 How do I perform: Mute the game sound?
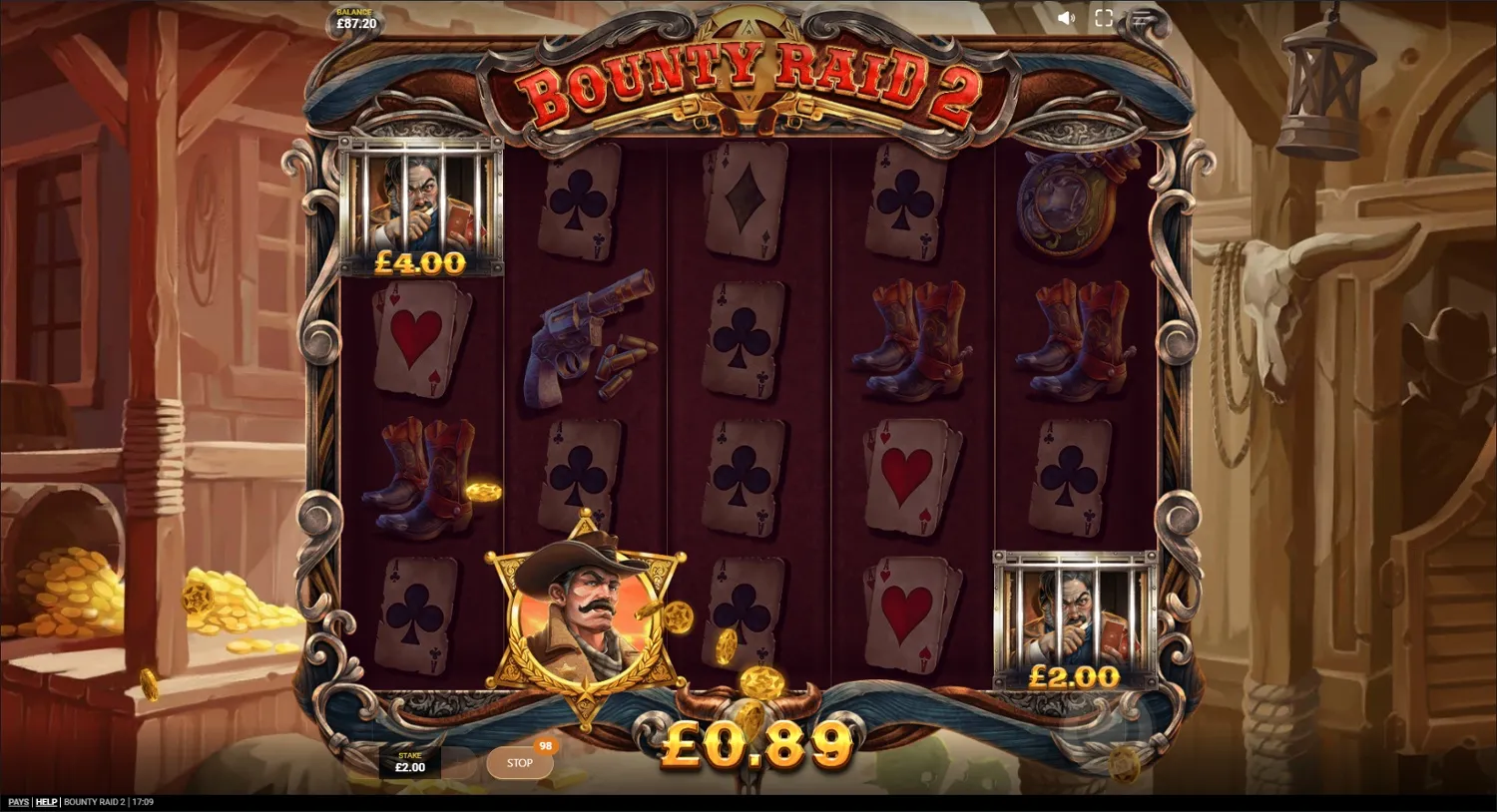[x=1067, y=17]
